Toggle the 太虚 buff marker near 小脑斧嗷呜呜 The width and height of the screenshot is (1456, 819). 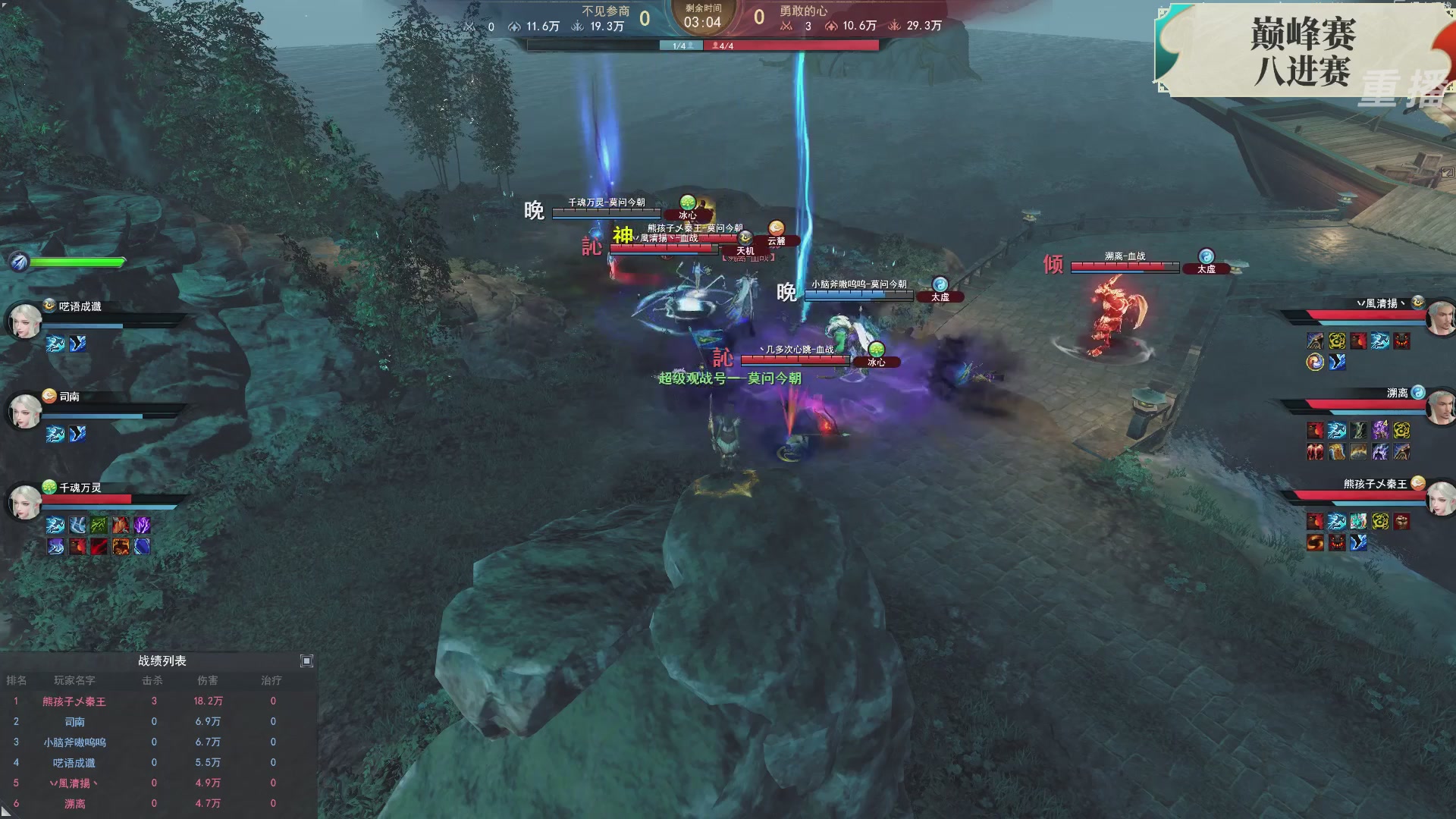(940, 296)
